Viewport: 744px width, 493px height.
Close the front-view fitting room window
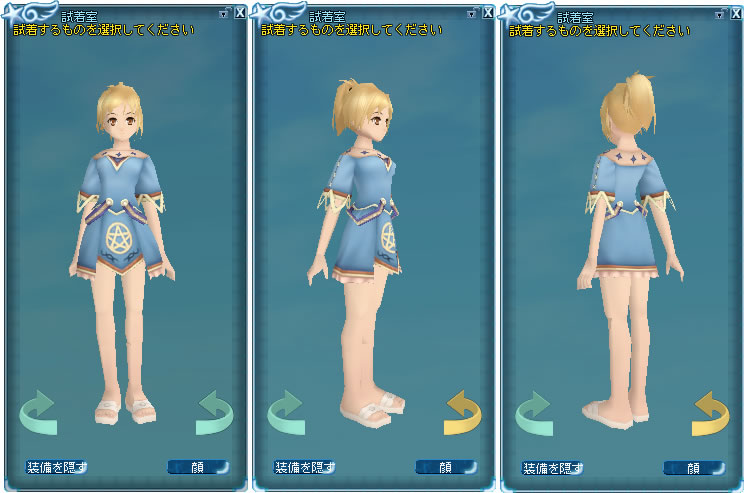coord(240,13)
